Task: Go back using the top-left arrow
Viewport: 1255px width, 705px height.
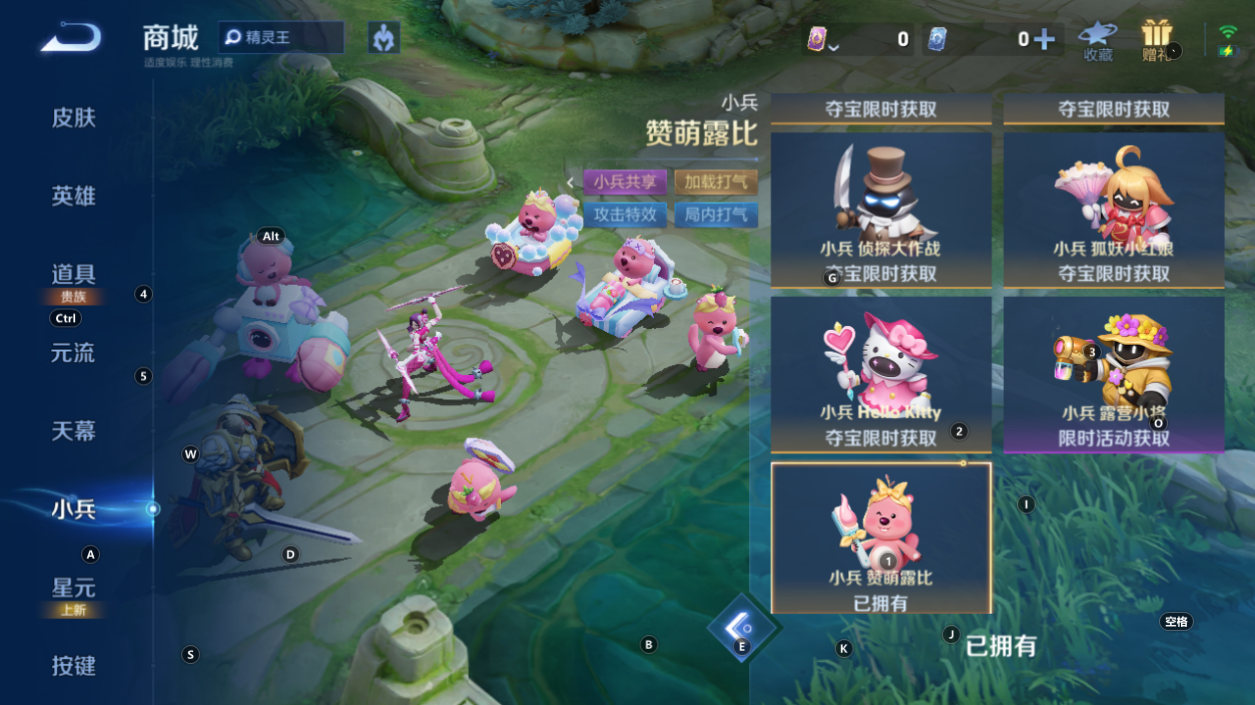Action: coord(71,38)
